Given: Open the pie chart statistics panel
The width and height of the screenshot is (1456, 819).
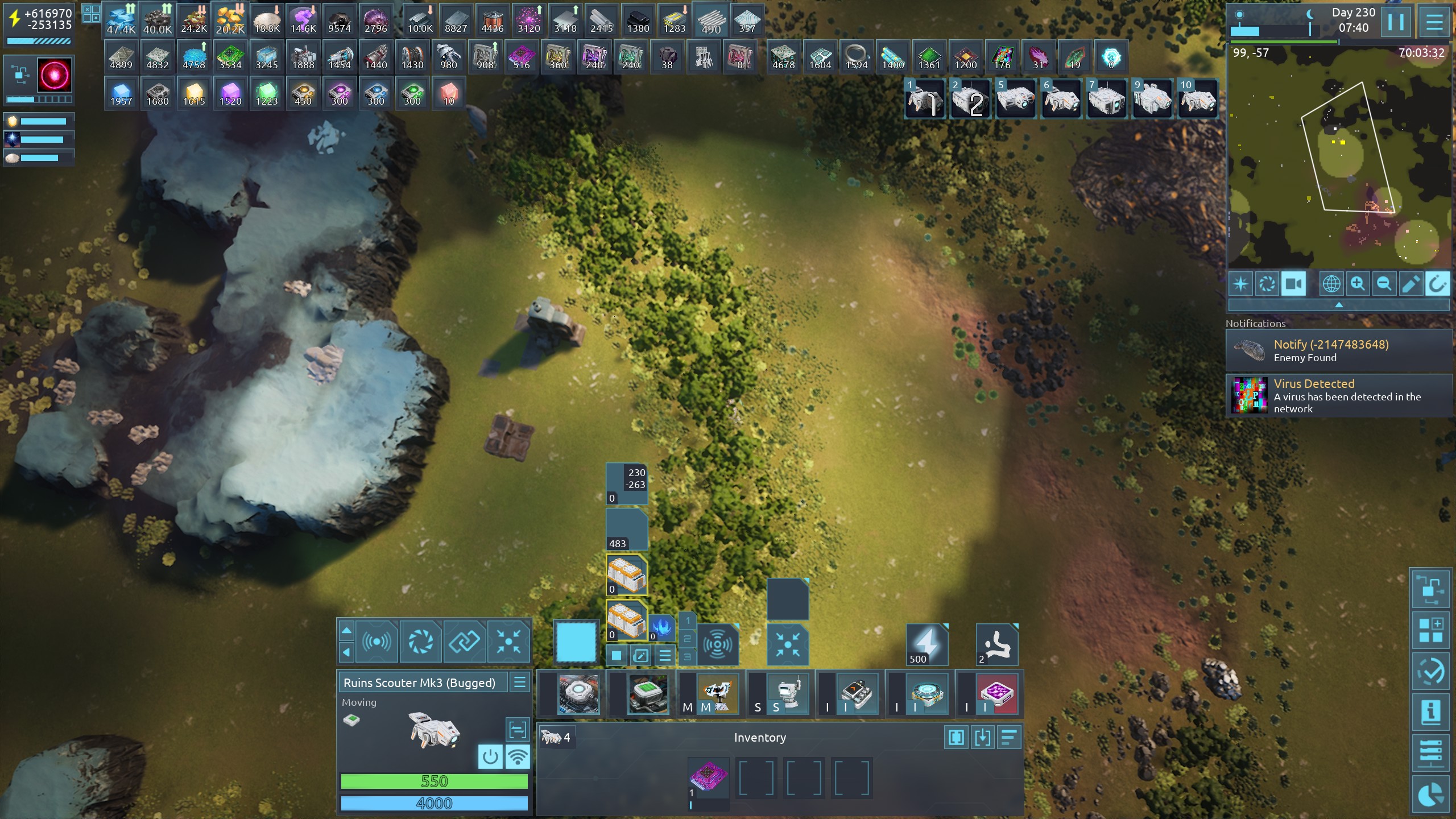Looking at the screenshot, I should 1431,796.
